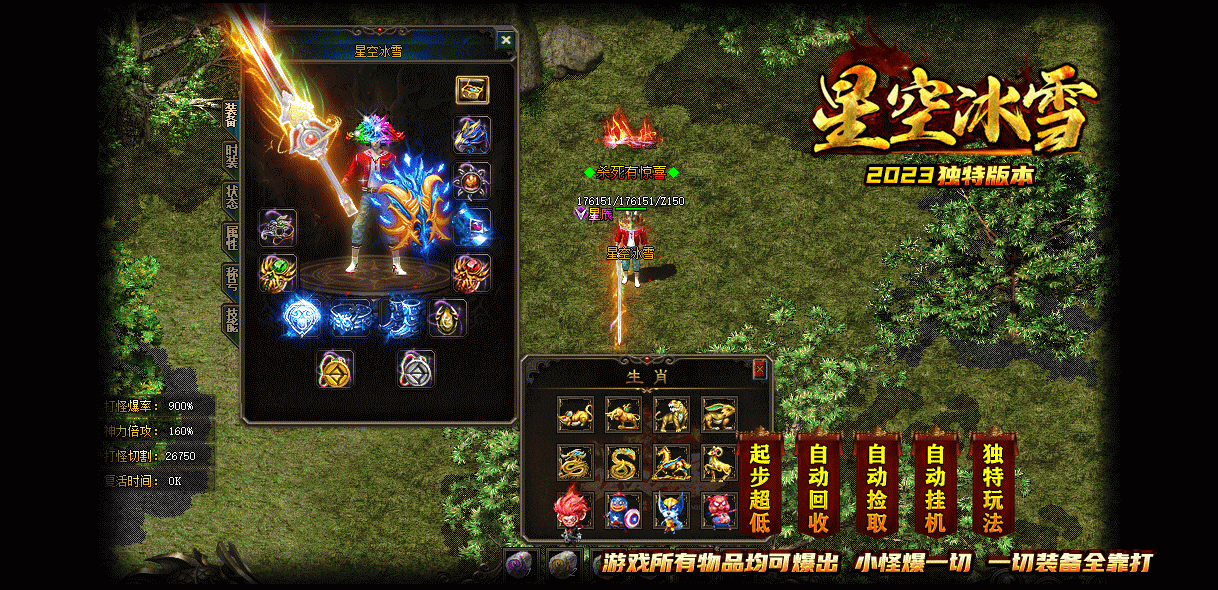Choose the golden tiger zodiac slot
The image size is (1218, 590).
[671, 414]
